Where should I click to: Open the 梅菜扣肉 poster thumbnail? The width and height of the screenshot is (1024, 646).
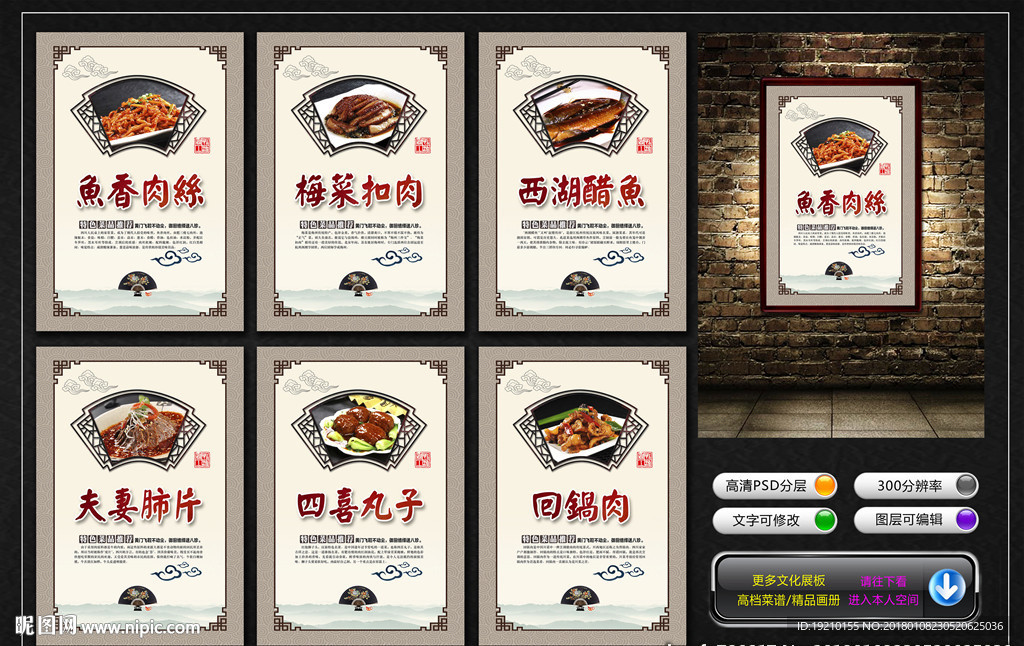tap(360, 181)
